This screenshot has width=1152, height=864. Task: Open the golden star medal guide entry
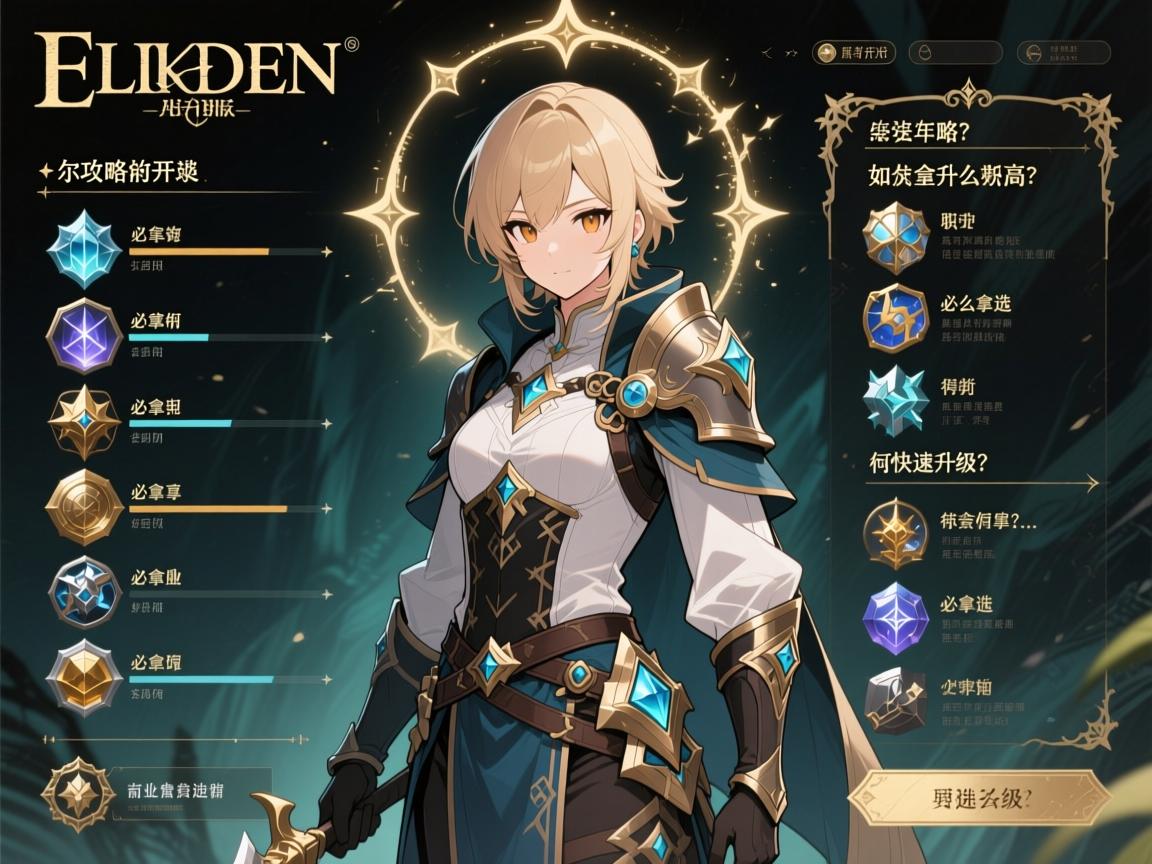[x=895, y=534]
